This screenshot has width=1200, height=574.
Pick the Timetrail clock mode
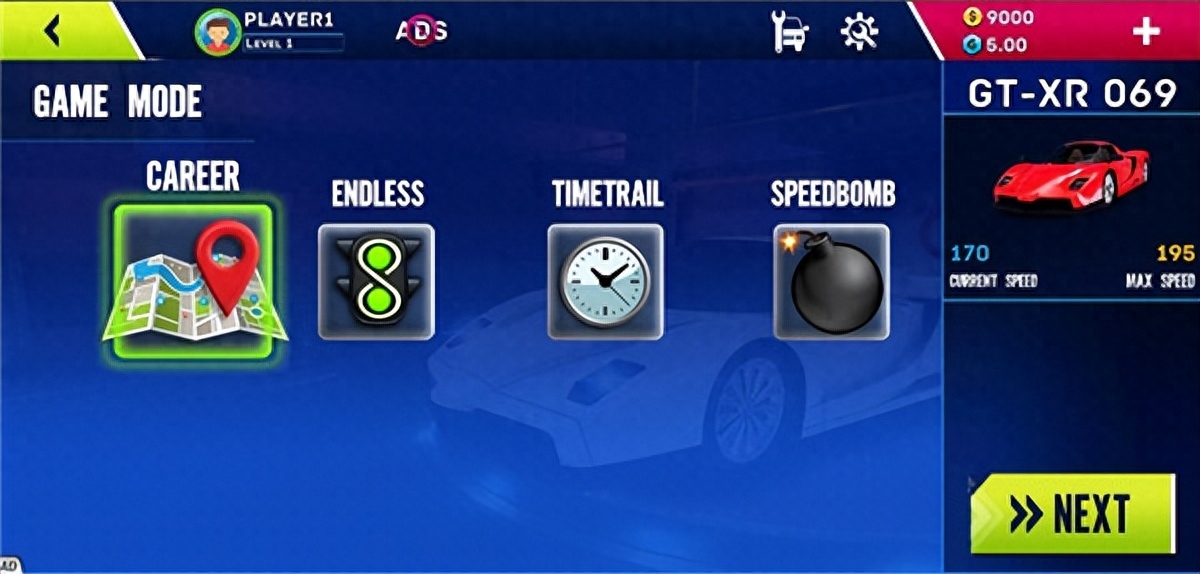pos(605,282)
